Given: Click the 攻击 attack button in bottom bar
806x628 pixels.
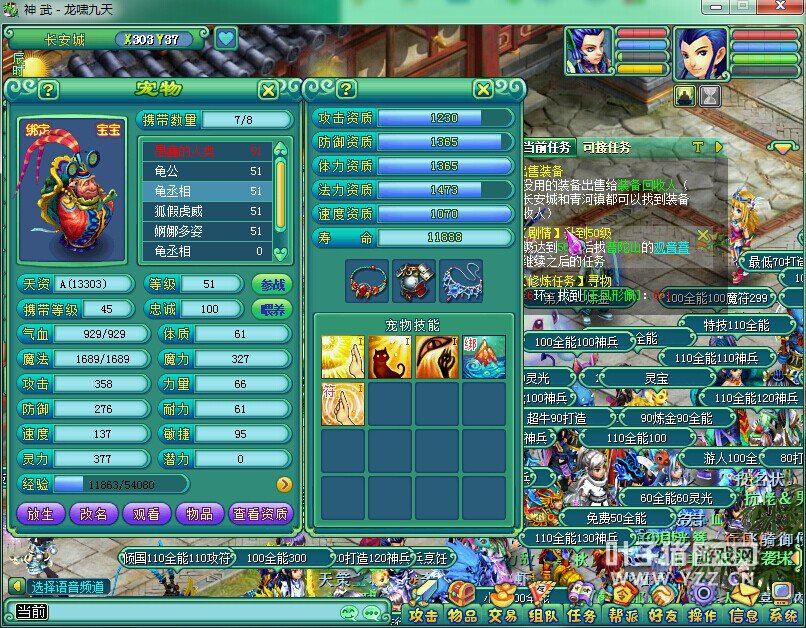Looking at the screenshot, I should pos(424,616).
